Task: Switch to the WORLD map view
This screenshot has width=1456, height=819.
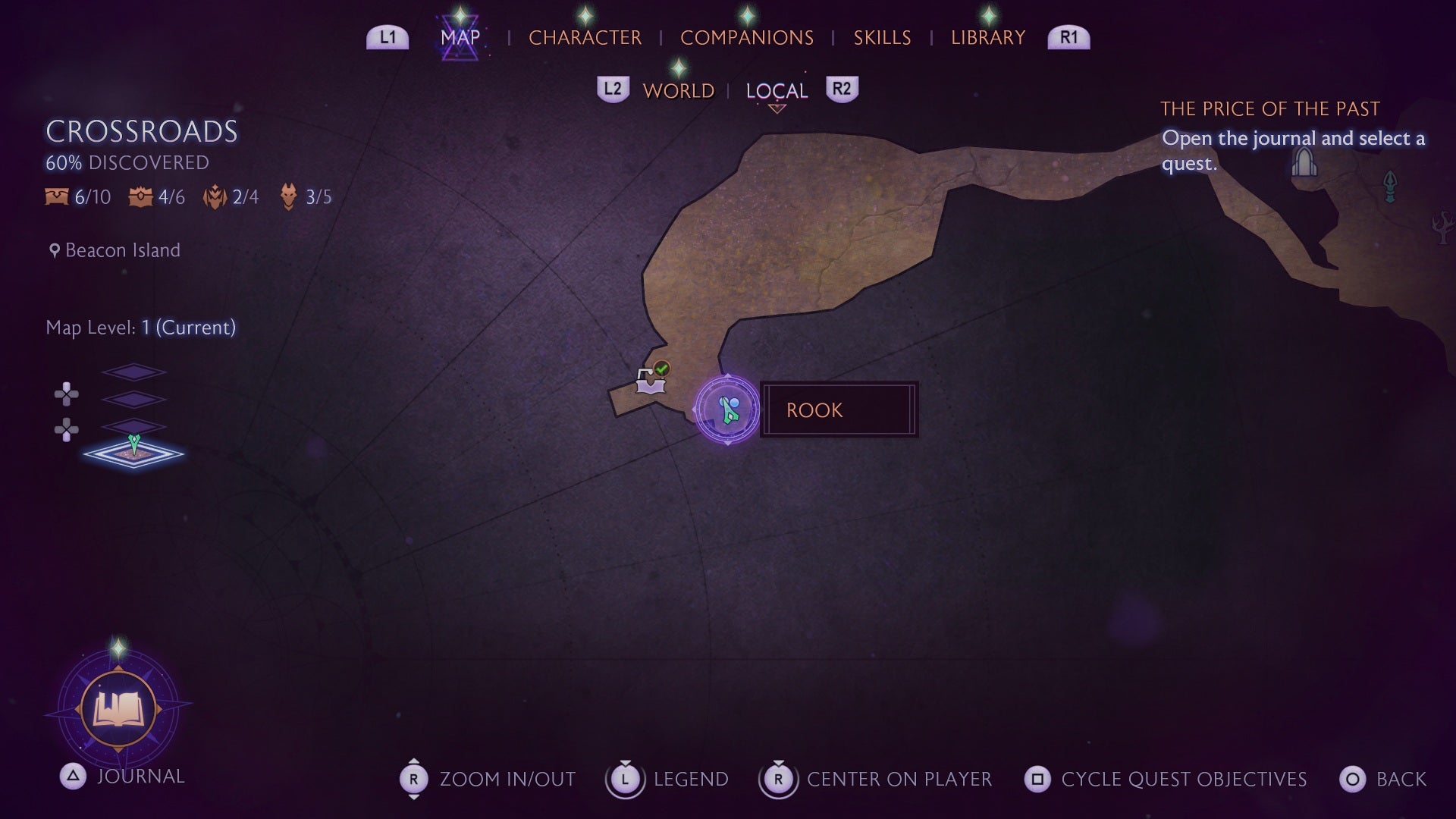Action: tap(678, 90)
